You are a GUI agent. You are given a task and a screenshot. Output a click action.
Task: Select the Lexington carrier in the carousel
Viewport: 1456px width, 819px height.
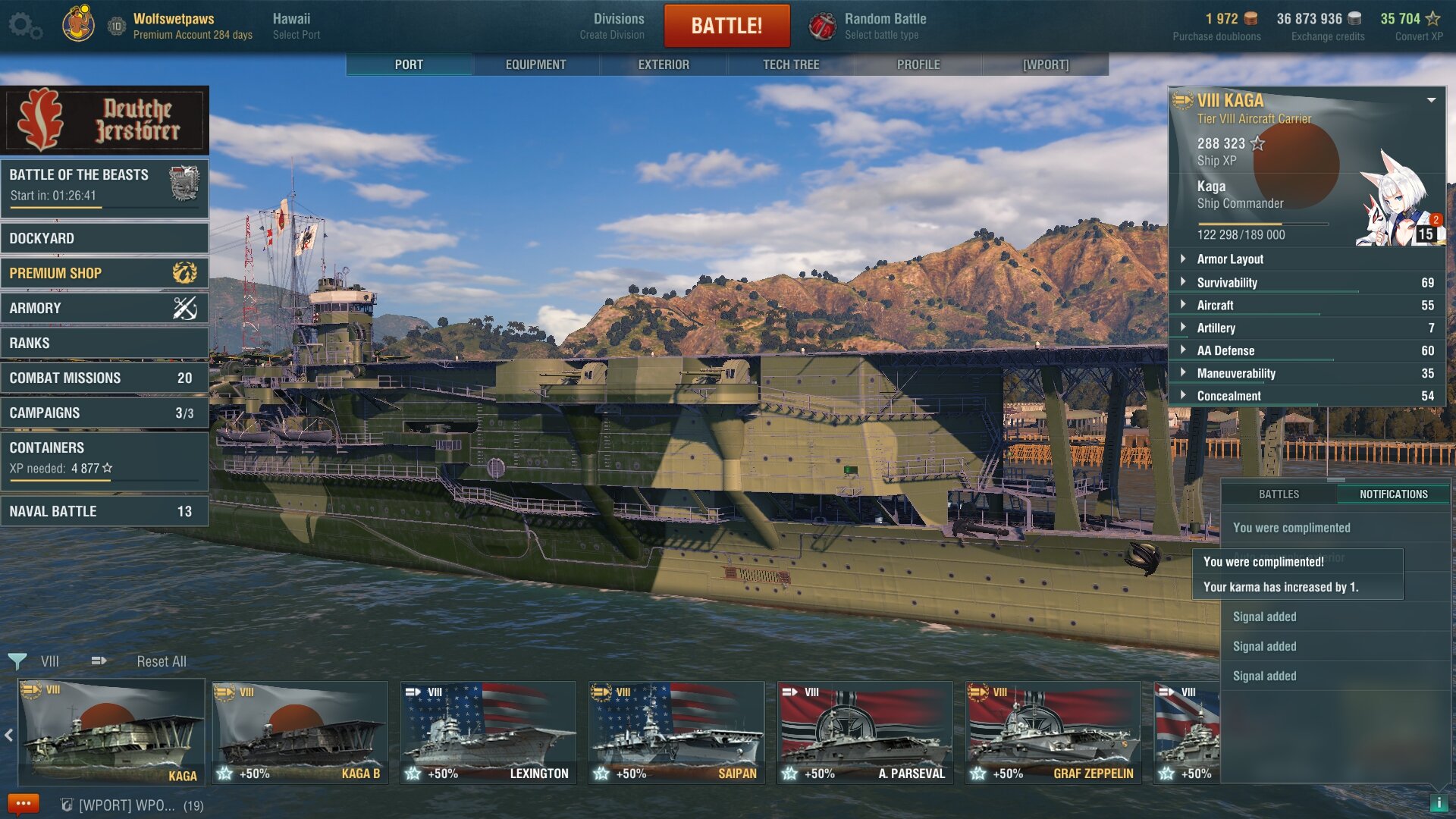tap(488, 733)
